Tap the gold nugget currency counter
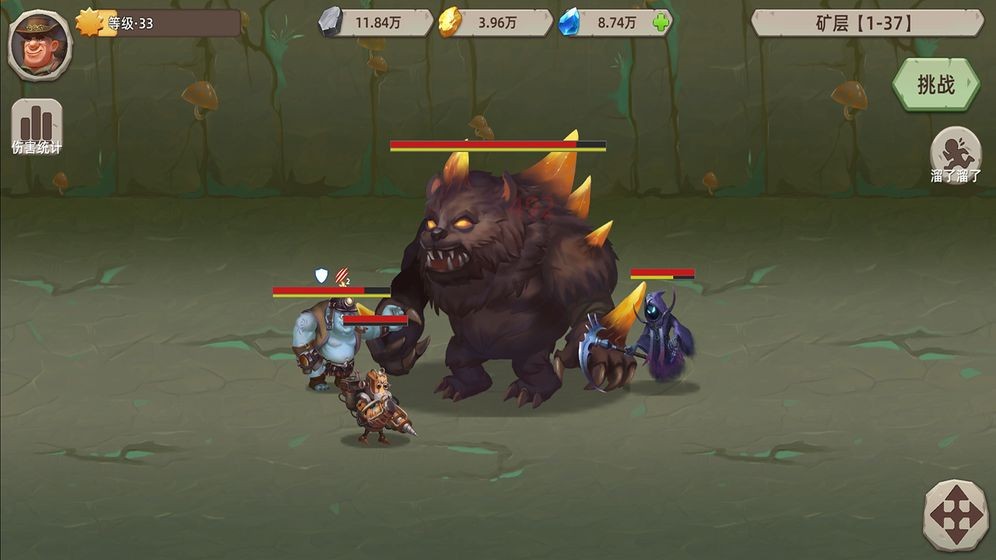This screenshot has height=560, width=996. 494,22
